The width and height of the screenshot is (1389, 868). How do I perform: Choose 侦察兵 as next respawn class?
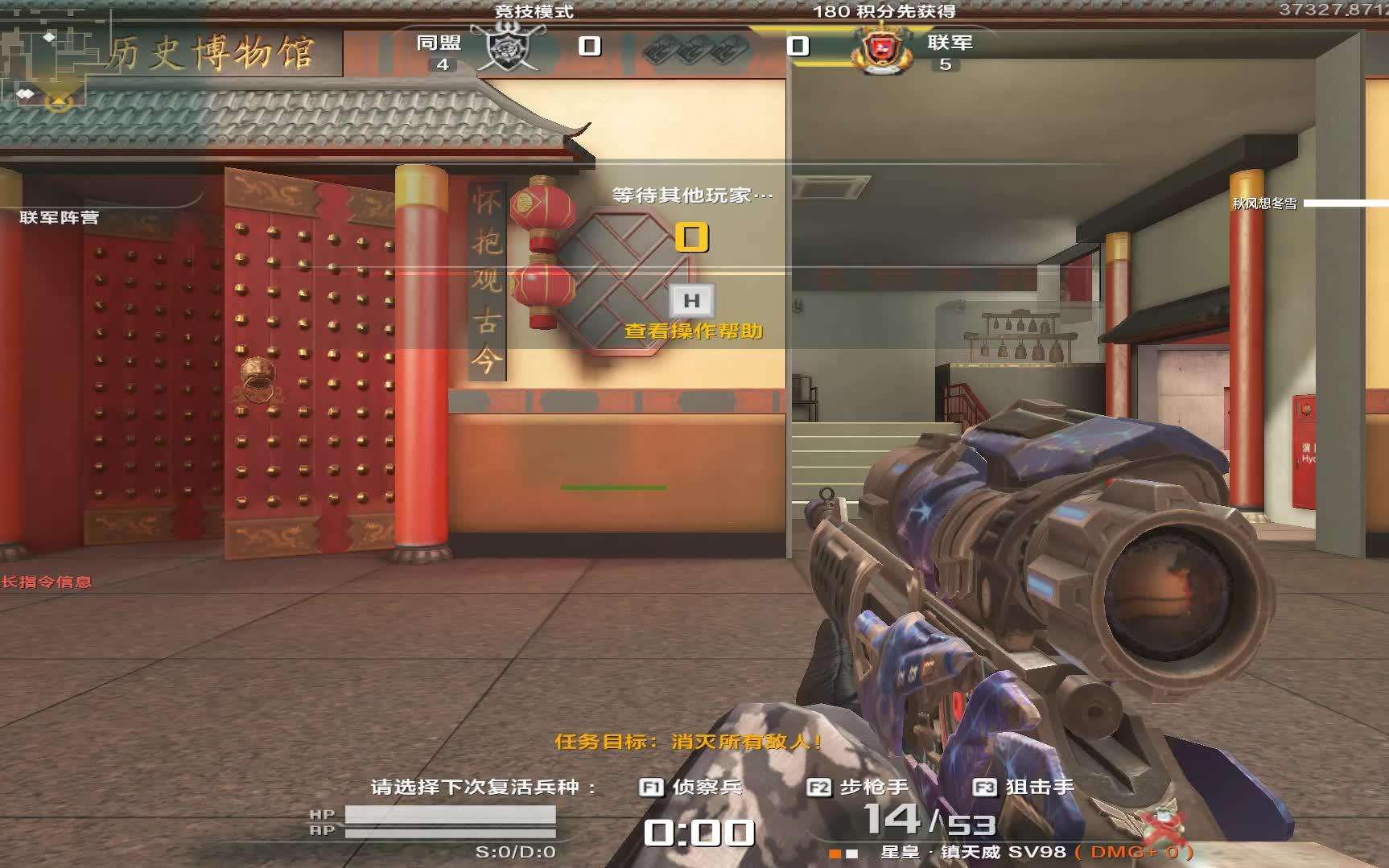[x=690, y=787]
